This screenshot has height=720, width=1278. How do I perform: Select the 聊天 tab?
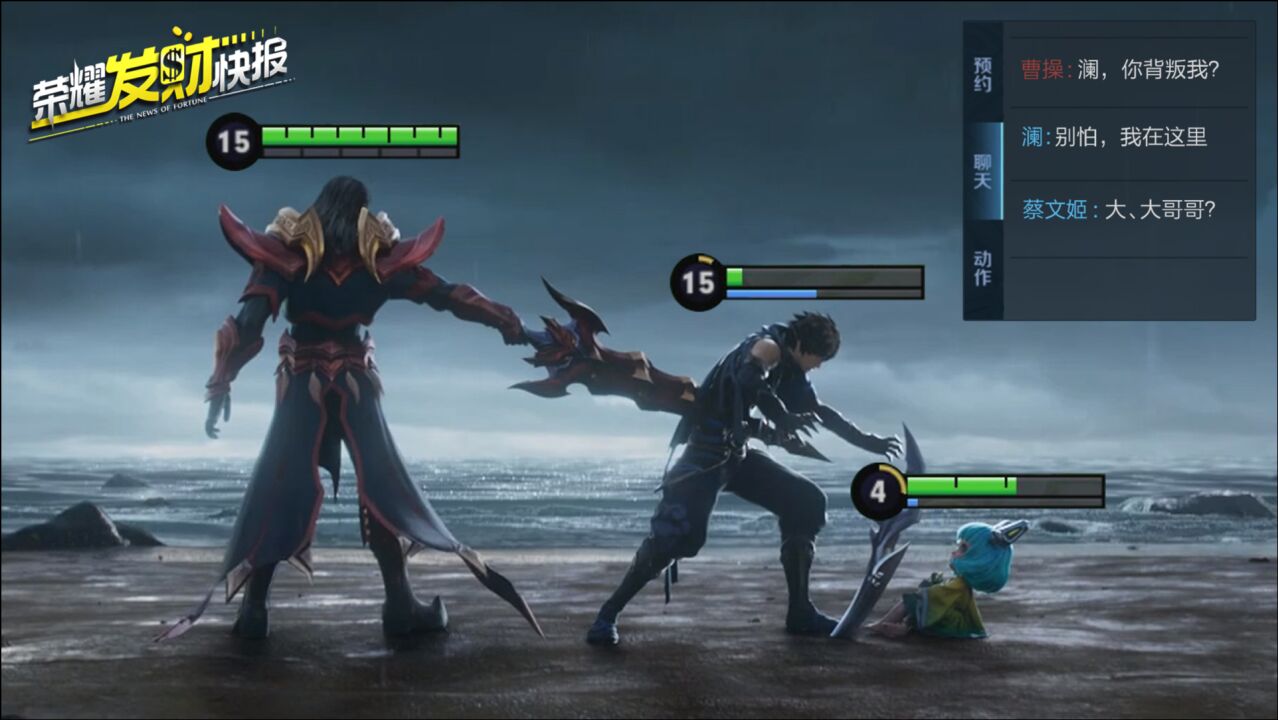pos(983,171)
